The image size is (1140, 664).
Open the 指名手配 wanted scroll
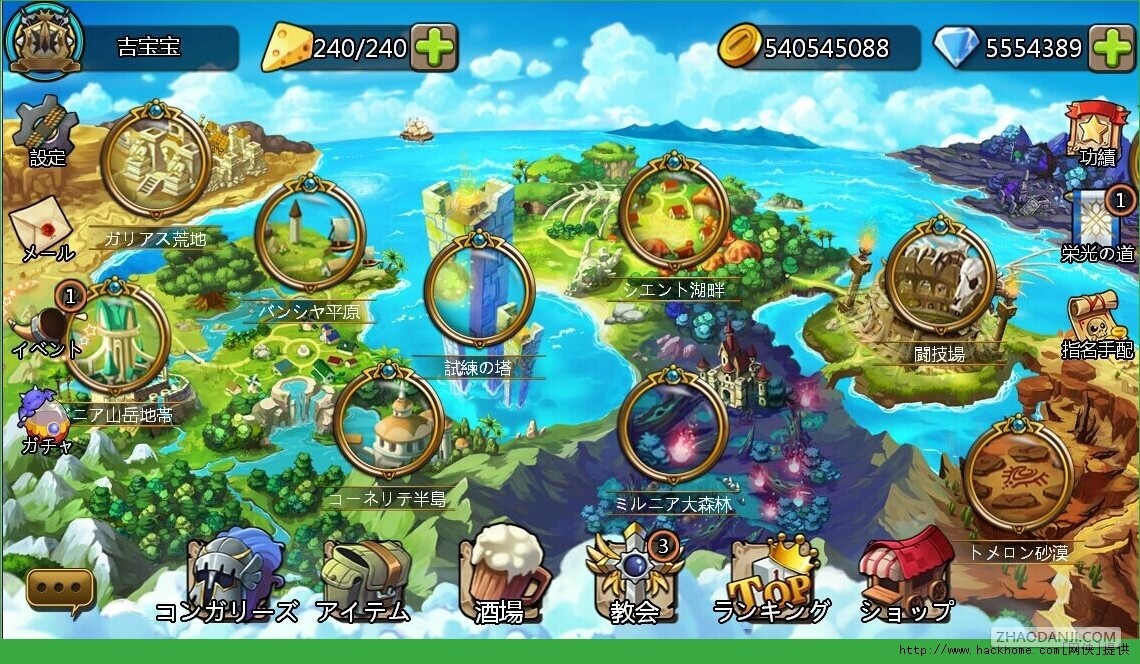[x=1096, y=320]
